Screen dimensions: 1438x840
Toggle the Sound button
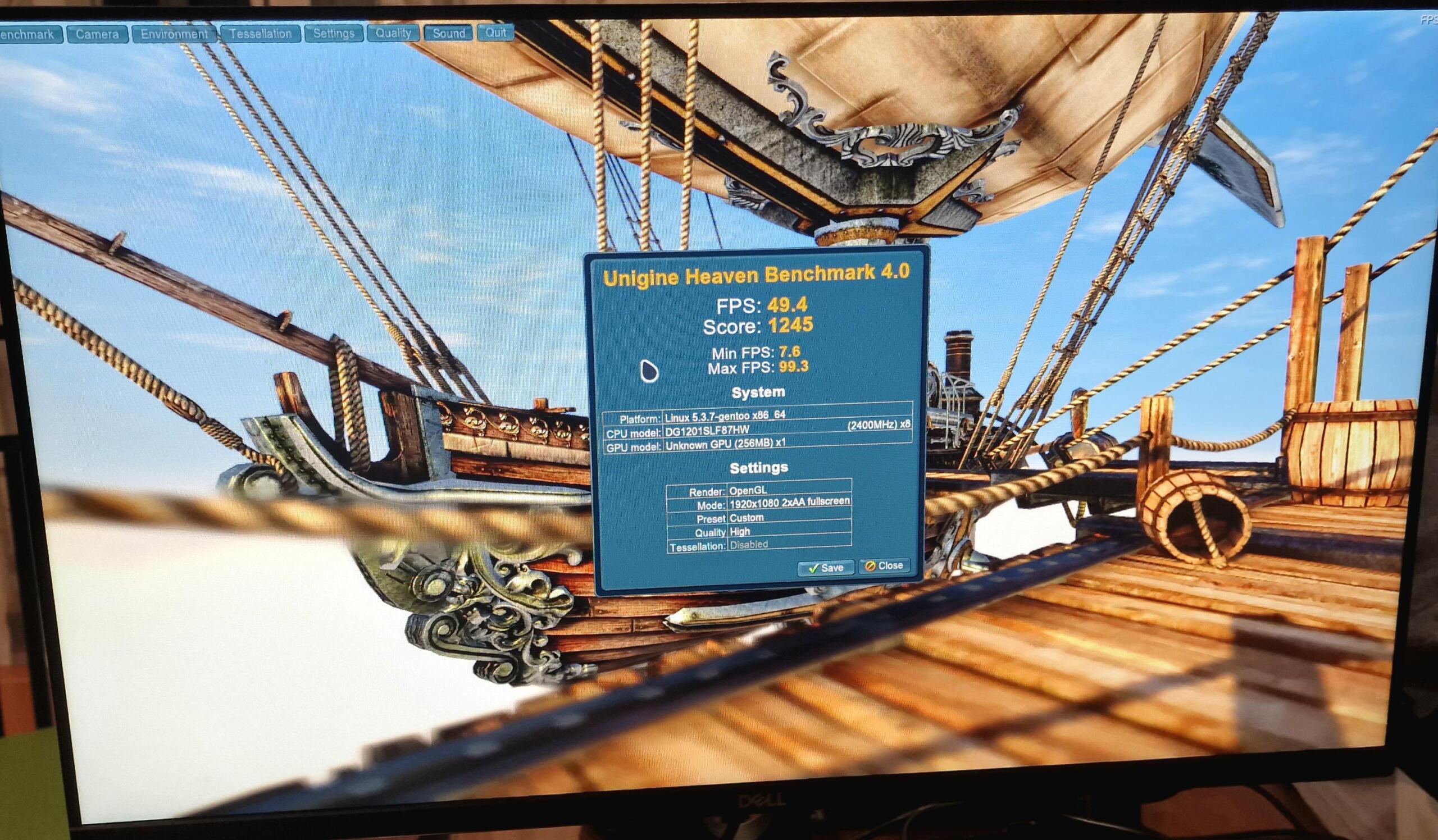(x=448, y=33)
